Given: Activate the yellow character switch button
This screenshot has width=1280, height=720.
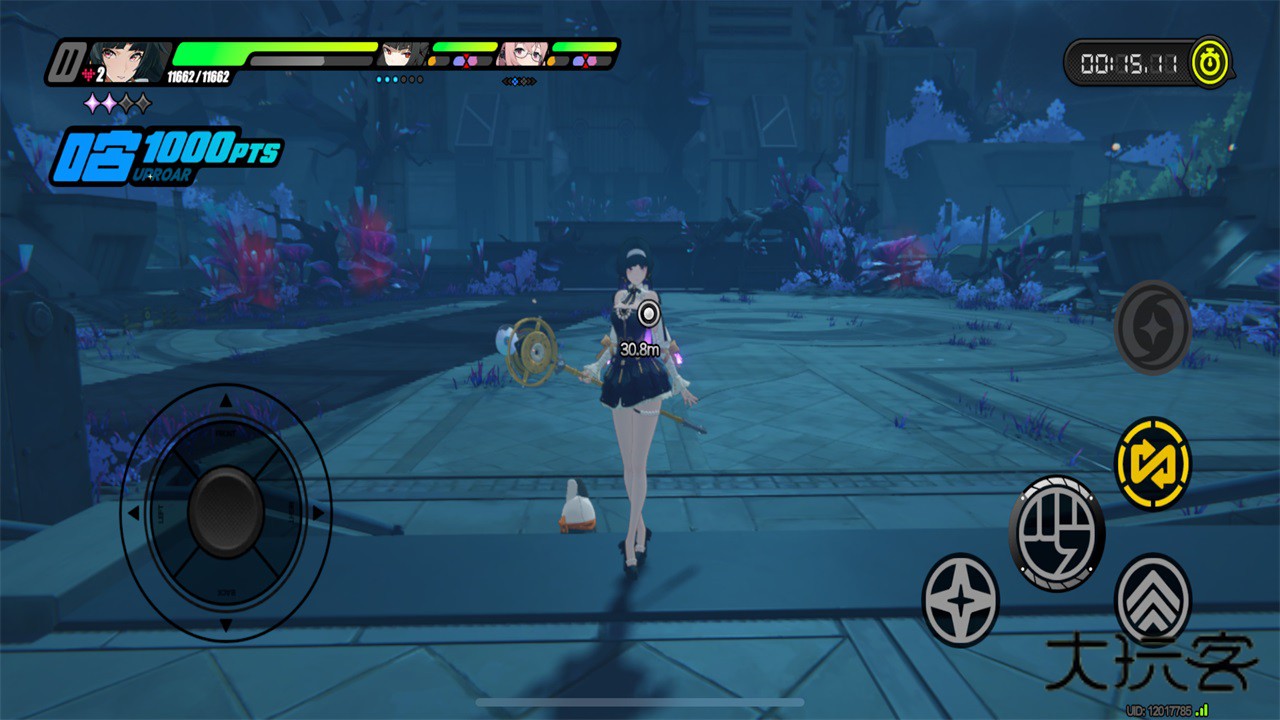Looking at the screenshot, I should coord(1153,463).
